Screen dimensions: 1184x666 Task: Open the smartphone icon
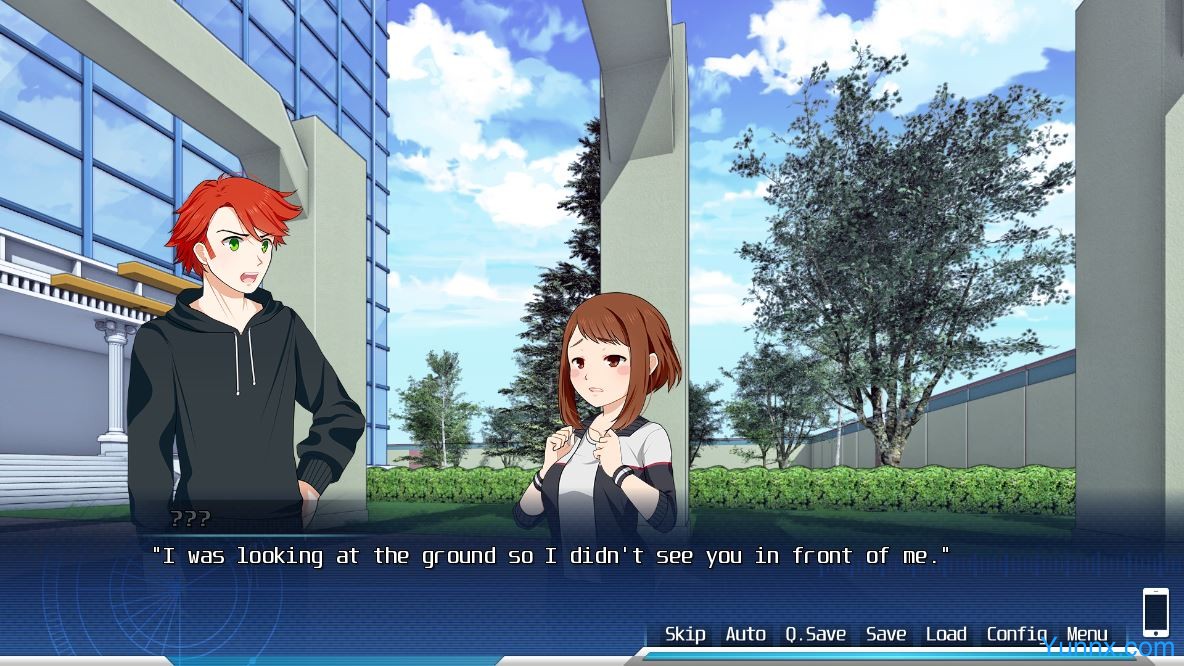click(x=1155, y=612)
